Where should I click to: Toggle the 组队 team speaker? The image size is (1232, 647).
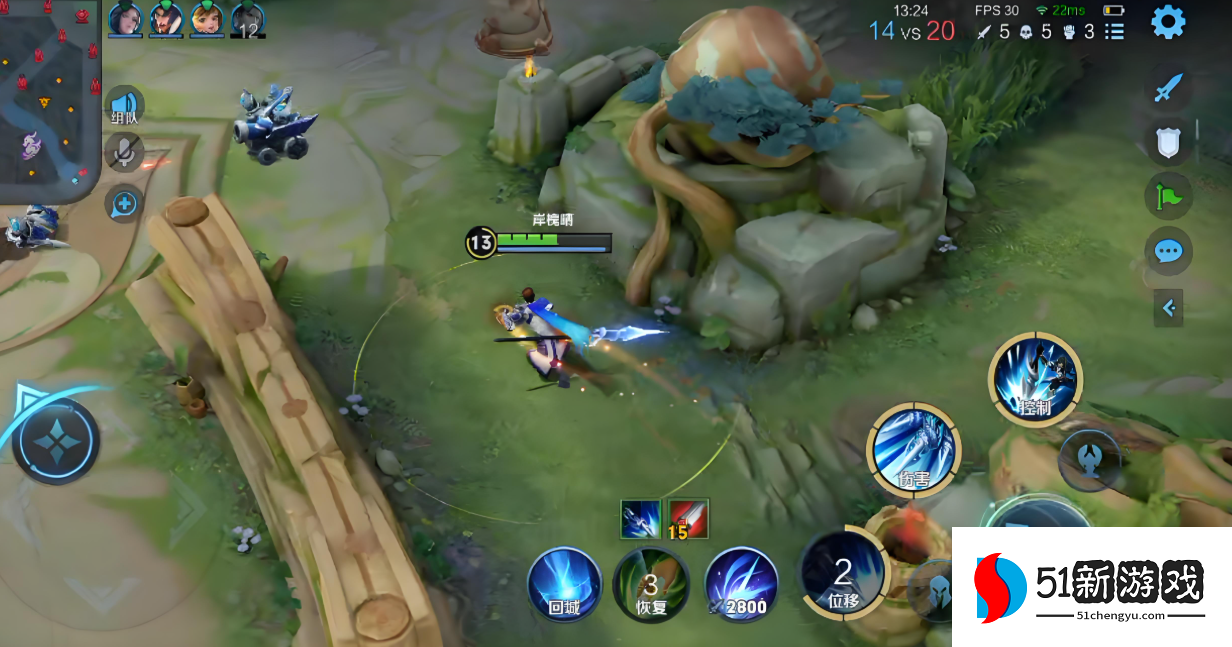point(125,106)
